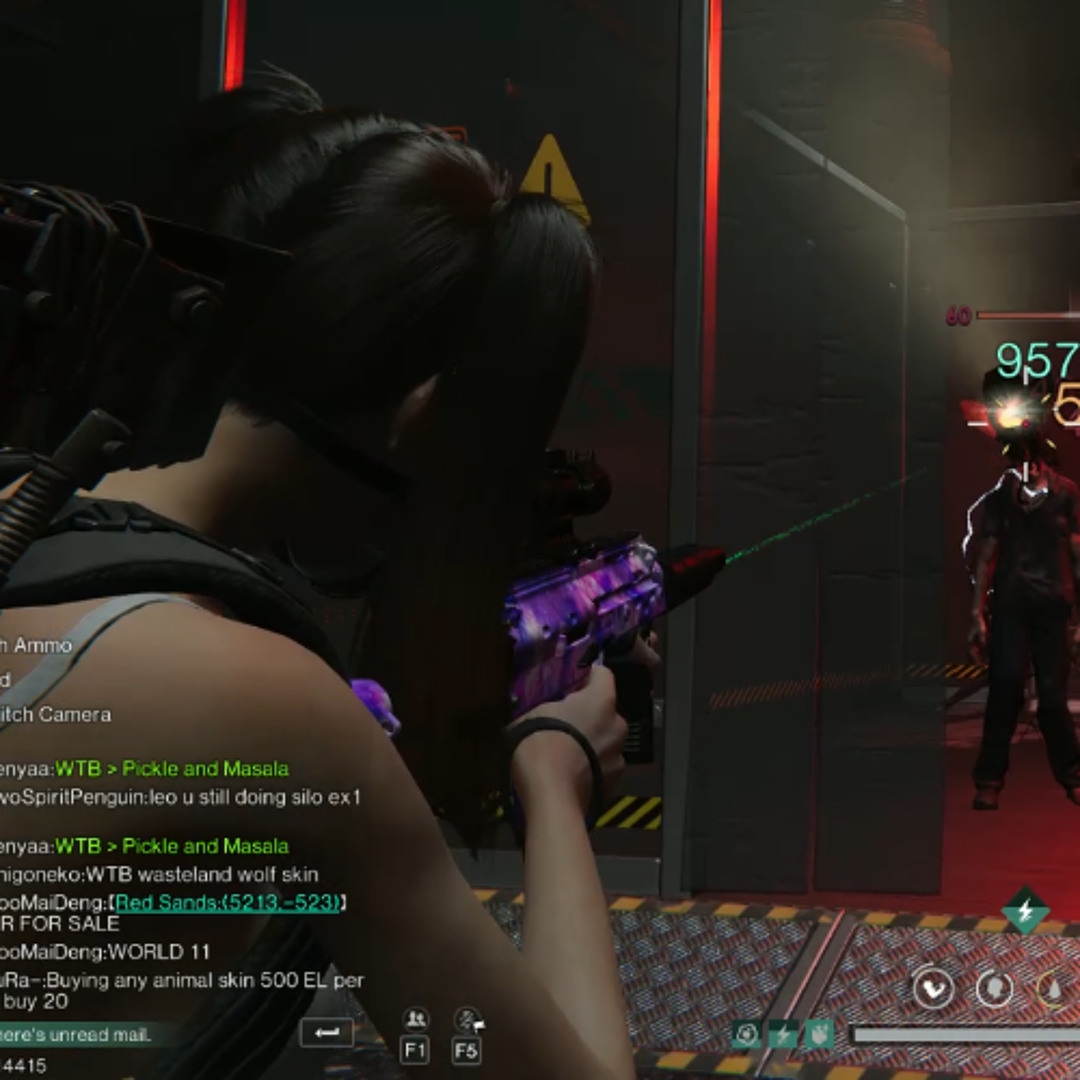
Task: Select the square lightning buff icon
Action: click(x=782, y=1034)
